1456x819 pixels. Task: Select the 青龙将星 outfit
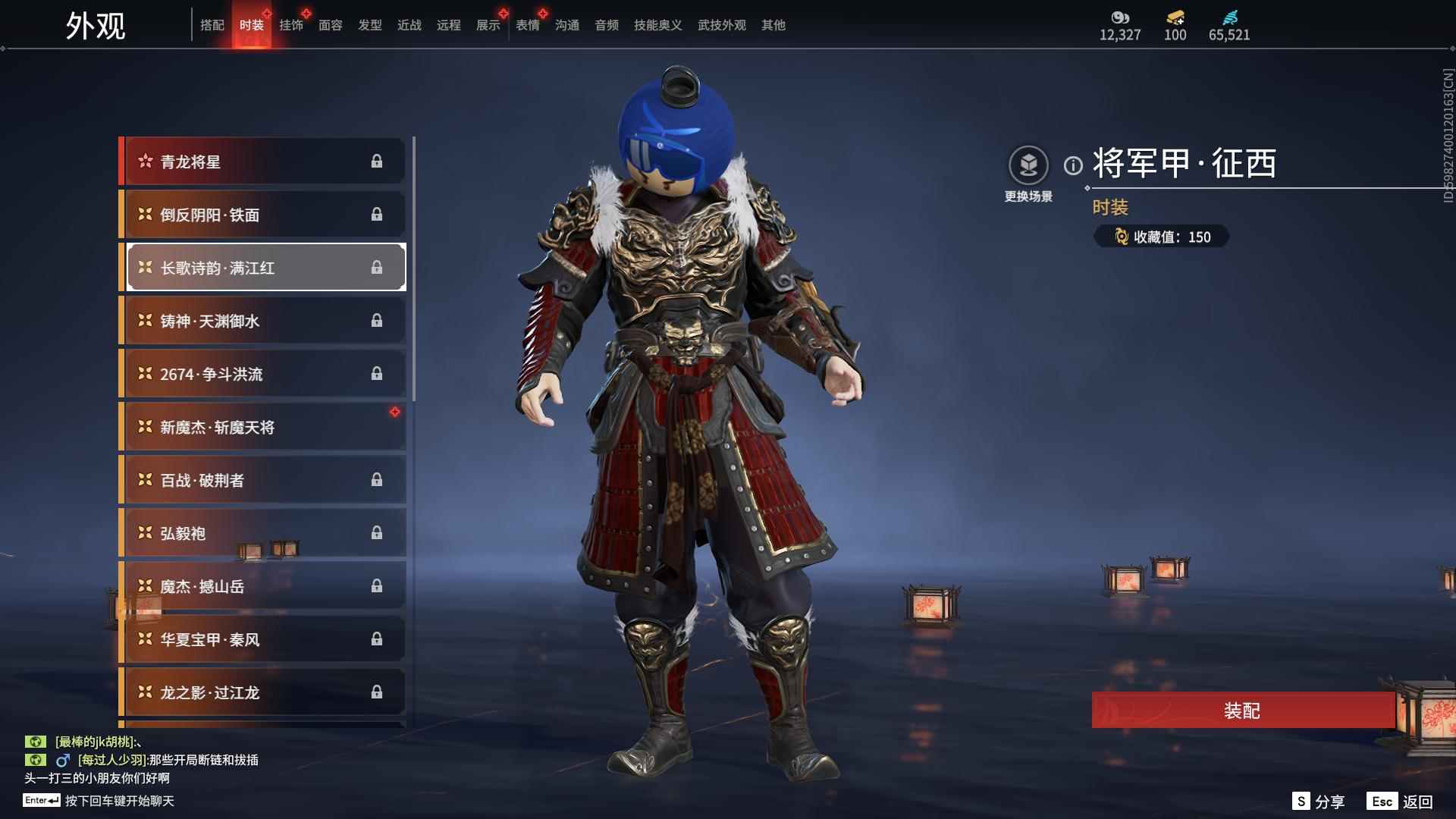(x=263, y=162)
